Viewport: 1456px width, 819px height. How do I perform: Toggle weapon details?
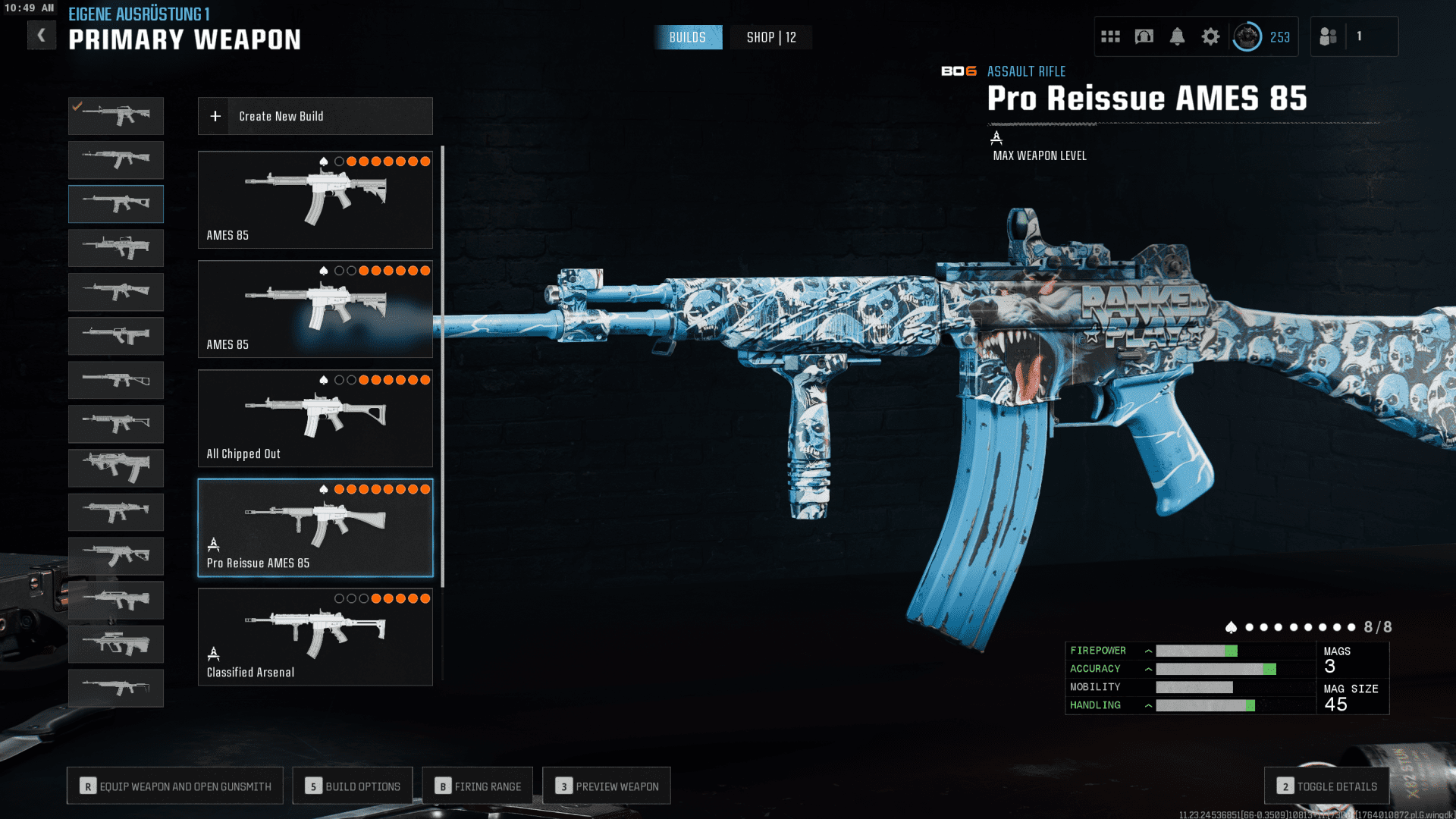1326,786
